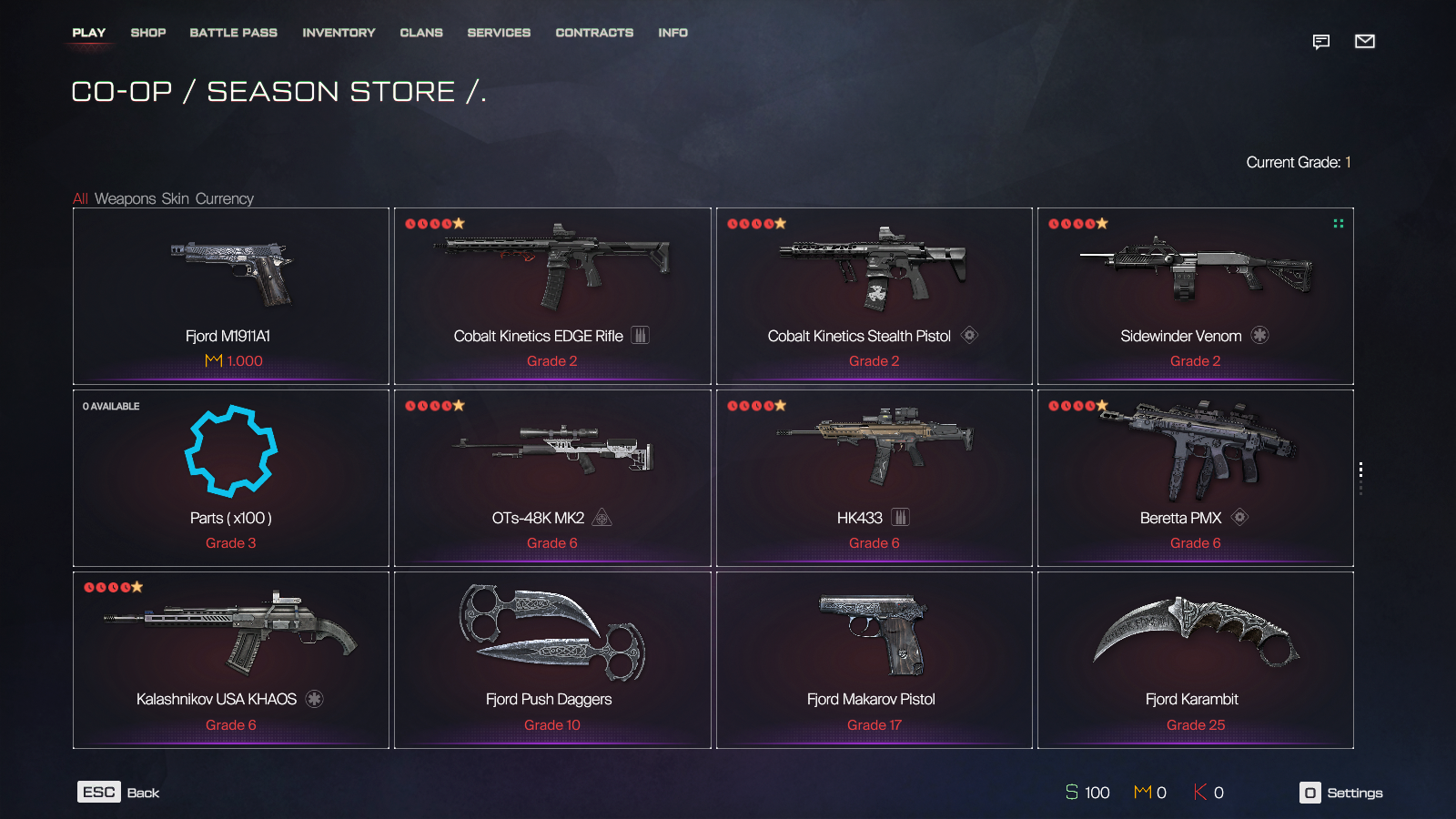Screen dimensions: 1456x819
Task: Open the chat speech bubble icon
Action: [x=1321, y=41]
